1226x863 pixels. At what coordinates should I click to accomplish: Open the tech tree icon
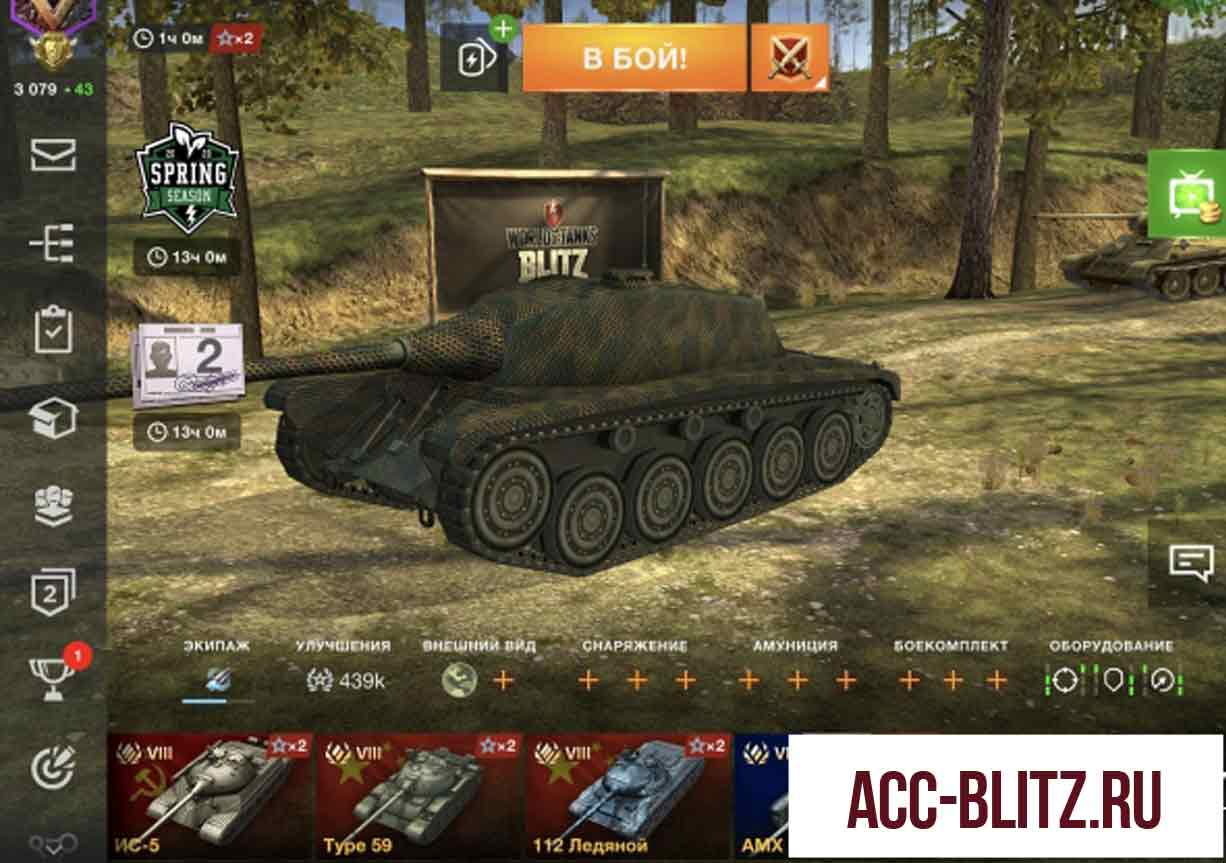tap(53, 243)
